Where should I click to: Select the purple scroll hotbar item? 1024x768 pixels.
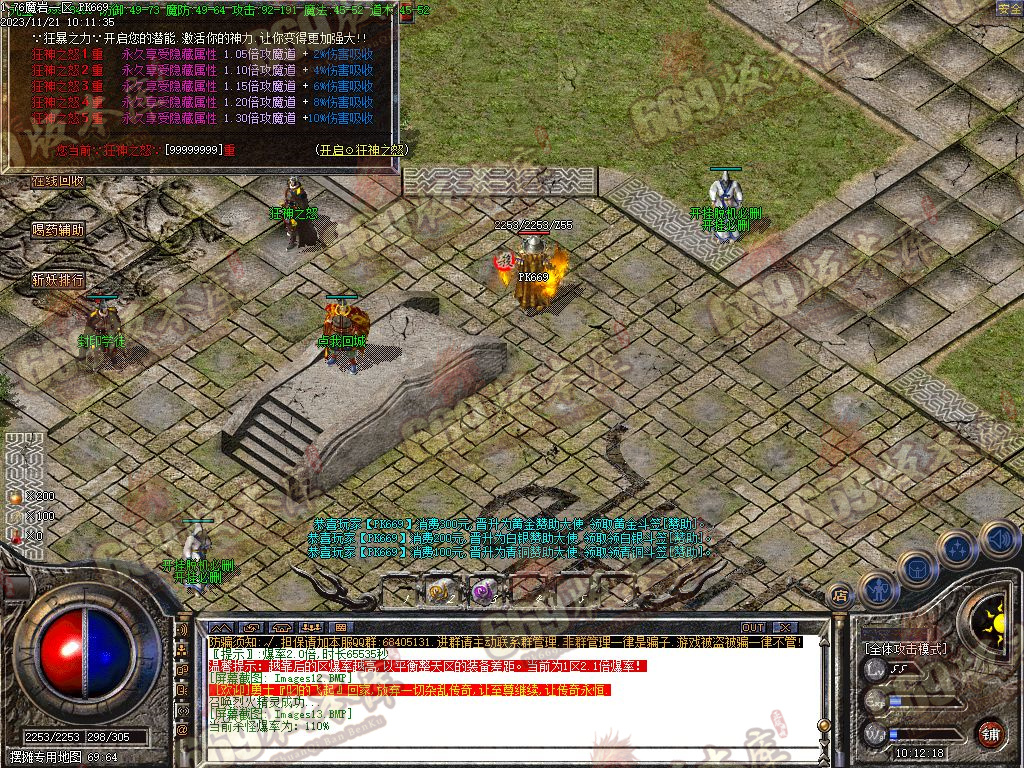tap(484, 591)
